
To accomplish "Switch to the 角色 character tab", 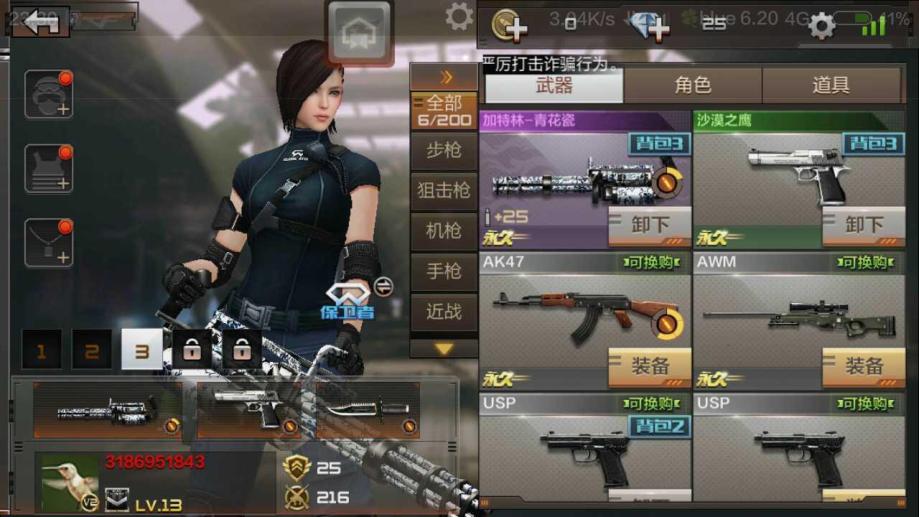I will [x=692, y=86].
